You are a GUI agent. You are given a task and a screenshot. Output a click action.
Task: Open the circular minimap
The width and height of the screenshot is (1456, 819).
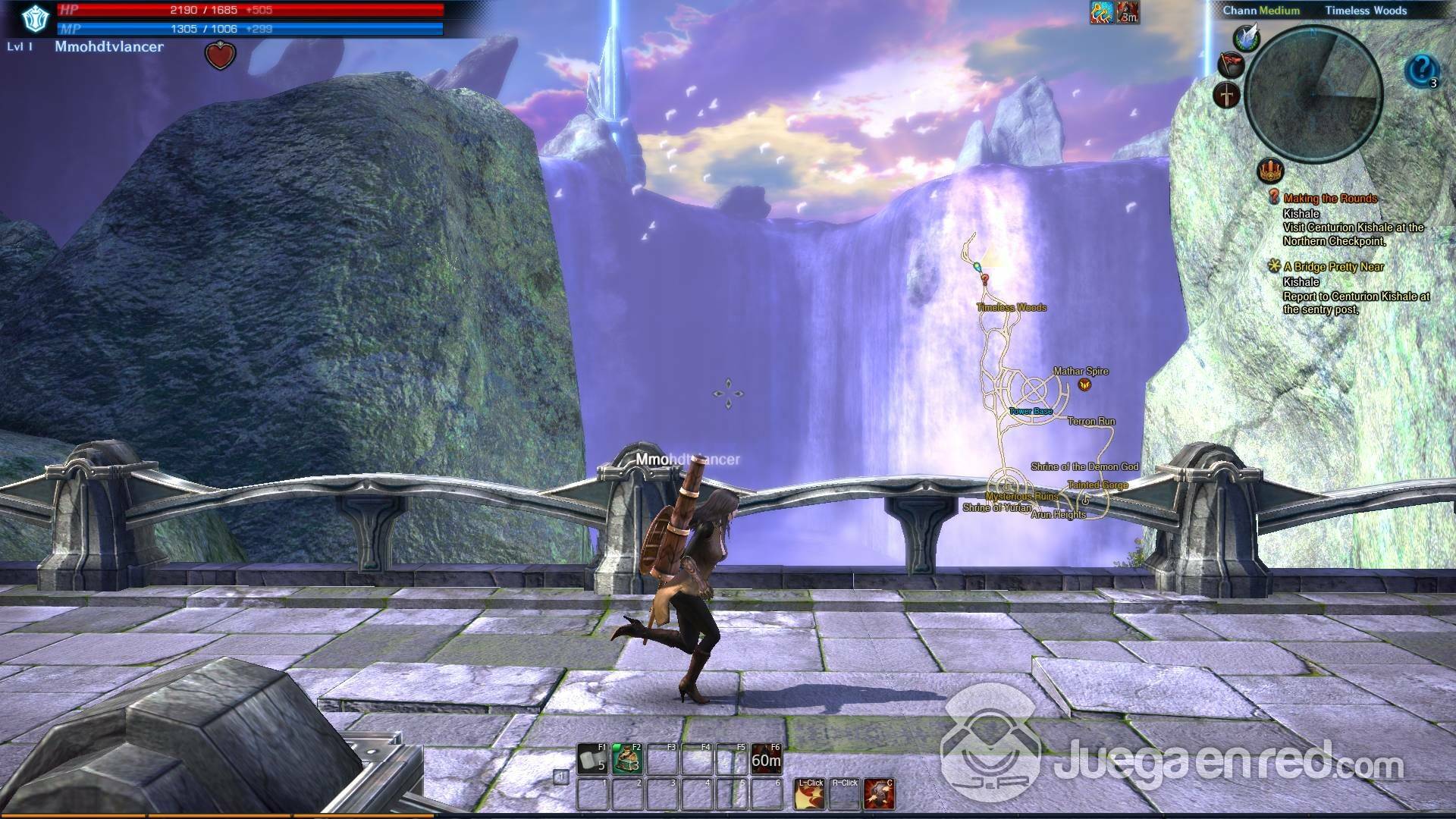[x=1314, y=95]
